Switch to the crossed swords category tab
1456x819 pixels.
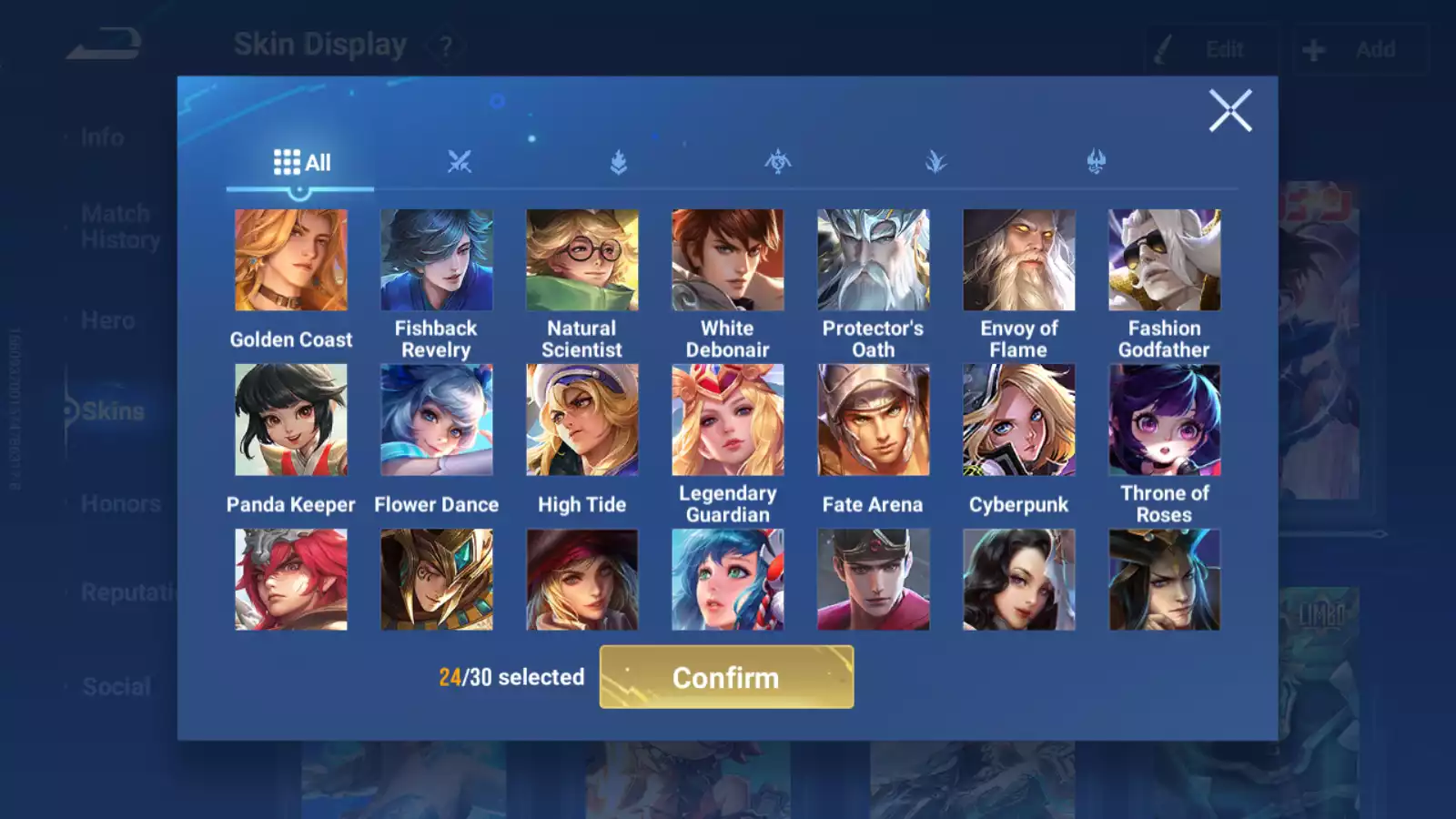point(460,163)
